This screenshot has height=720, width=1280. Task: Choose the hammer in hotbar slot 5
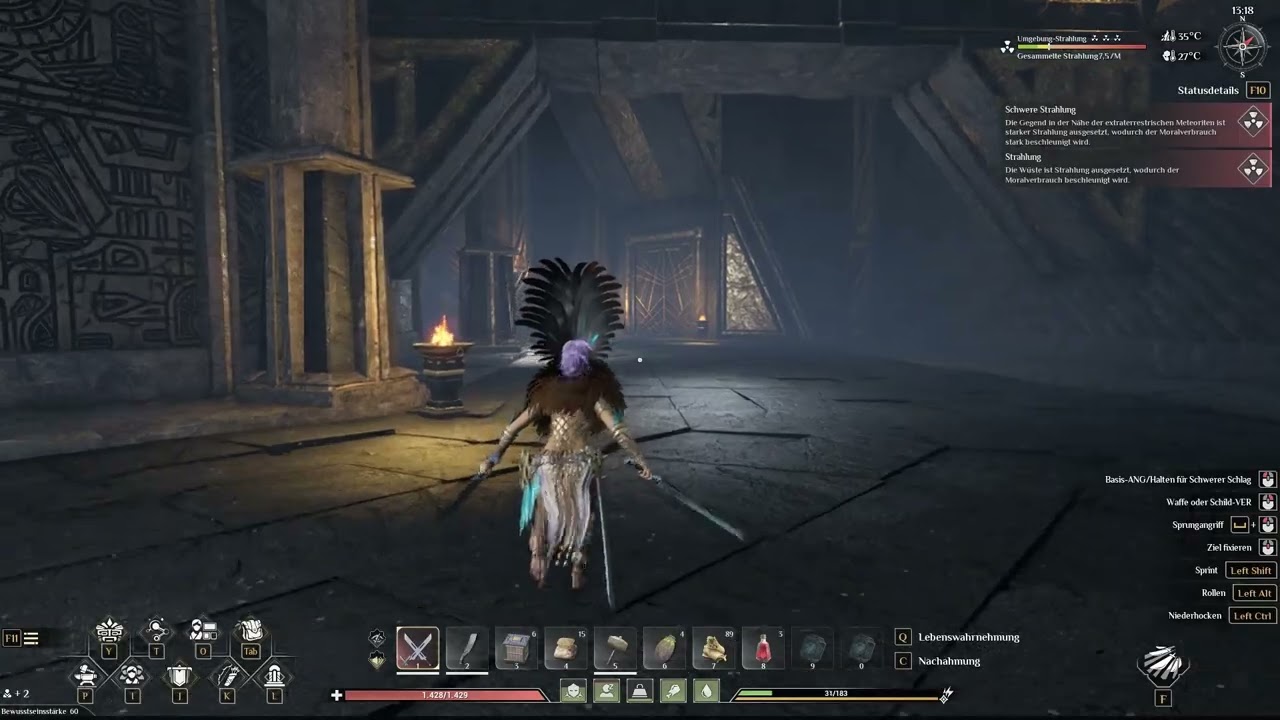point(614,647)
